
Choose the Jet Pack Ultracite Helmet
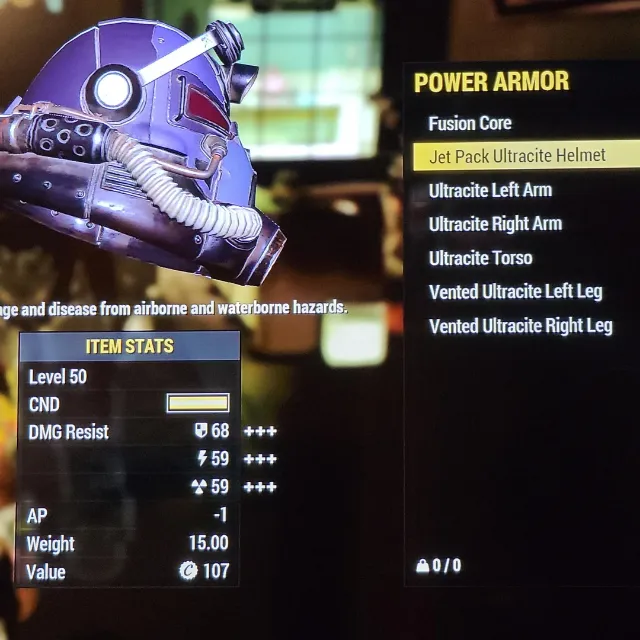point(517,155)
